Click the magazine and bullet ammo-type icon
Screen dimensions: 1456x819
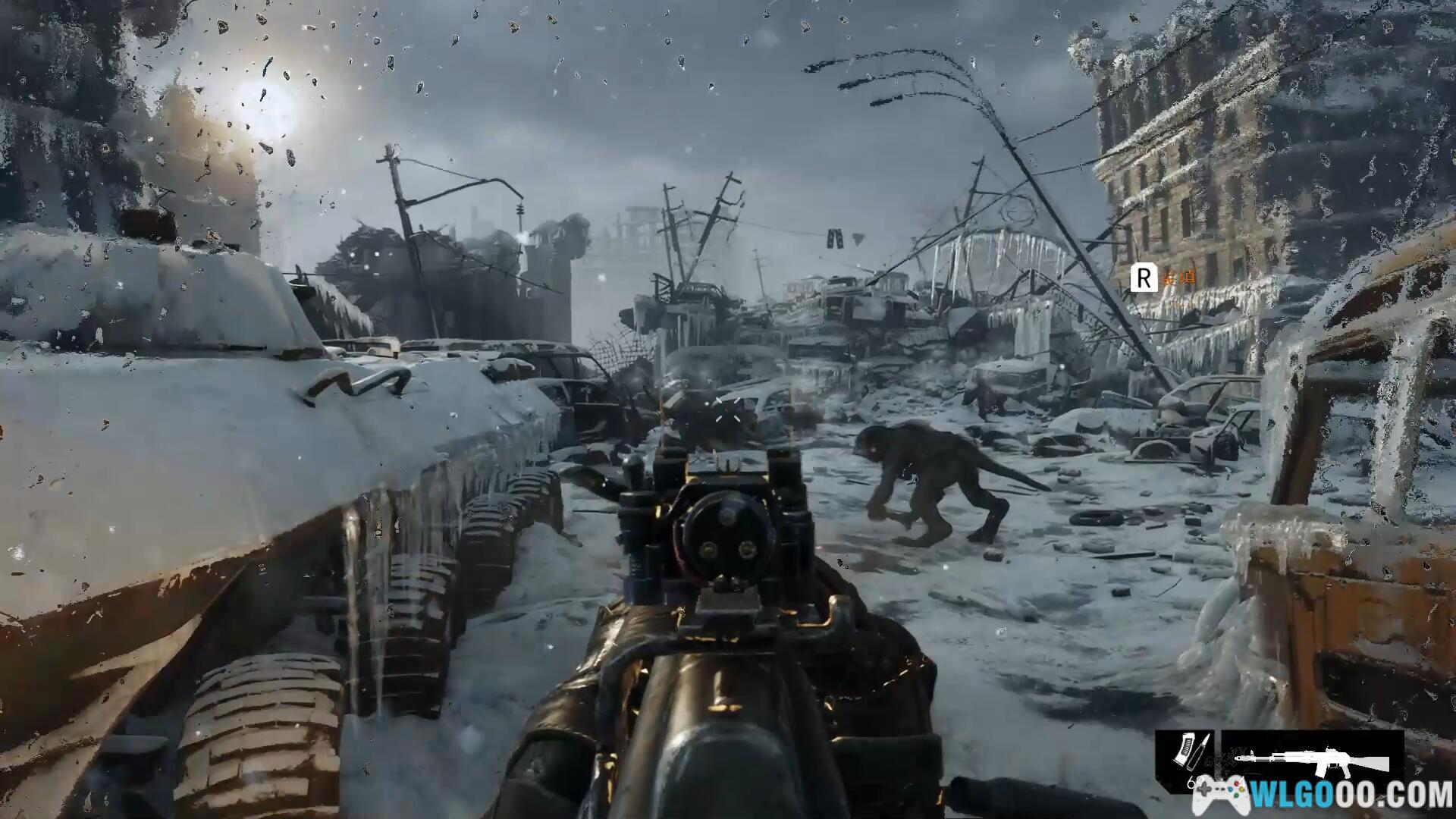coord(1183,753)
